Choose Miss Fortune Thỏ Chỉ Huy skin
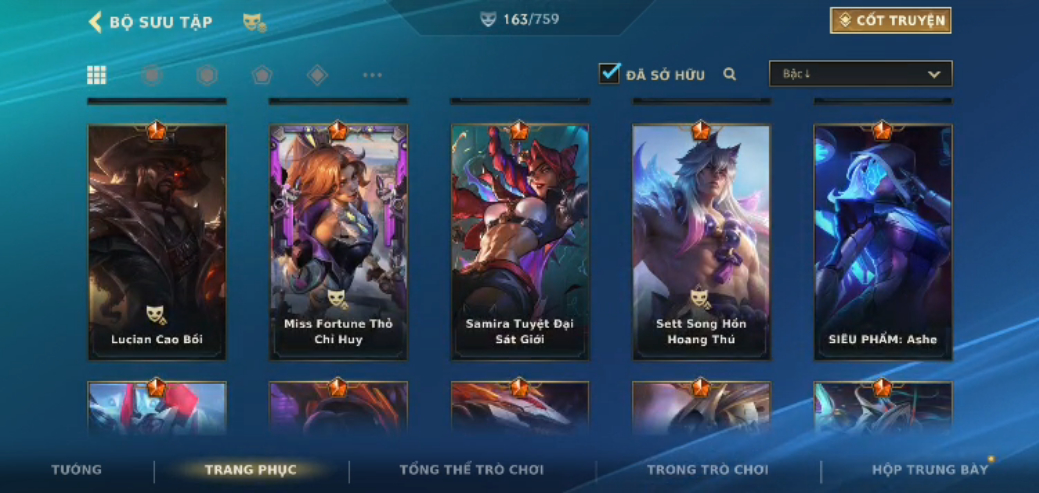 click(338, 241)
